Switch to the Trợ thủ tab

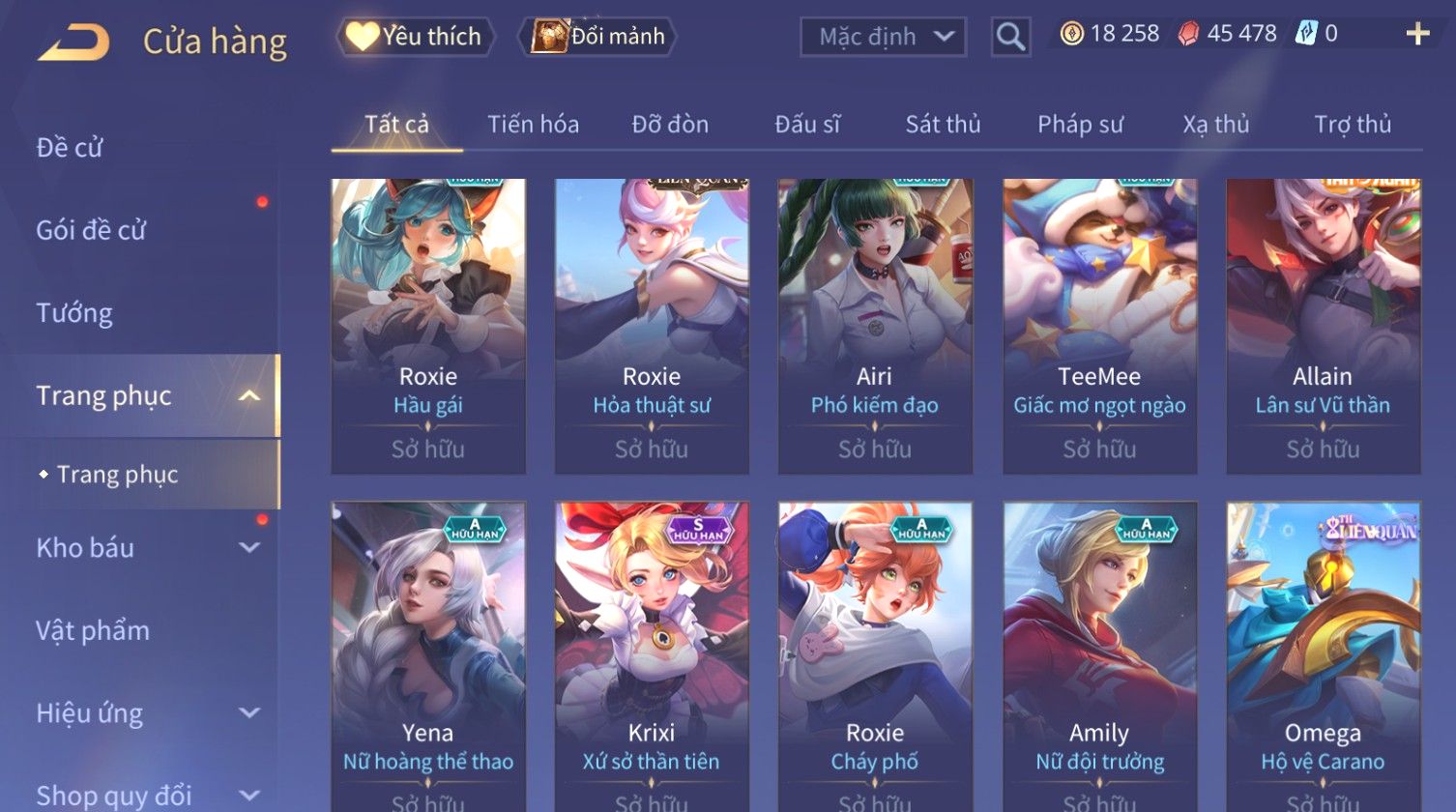[x=1352, y=125]
